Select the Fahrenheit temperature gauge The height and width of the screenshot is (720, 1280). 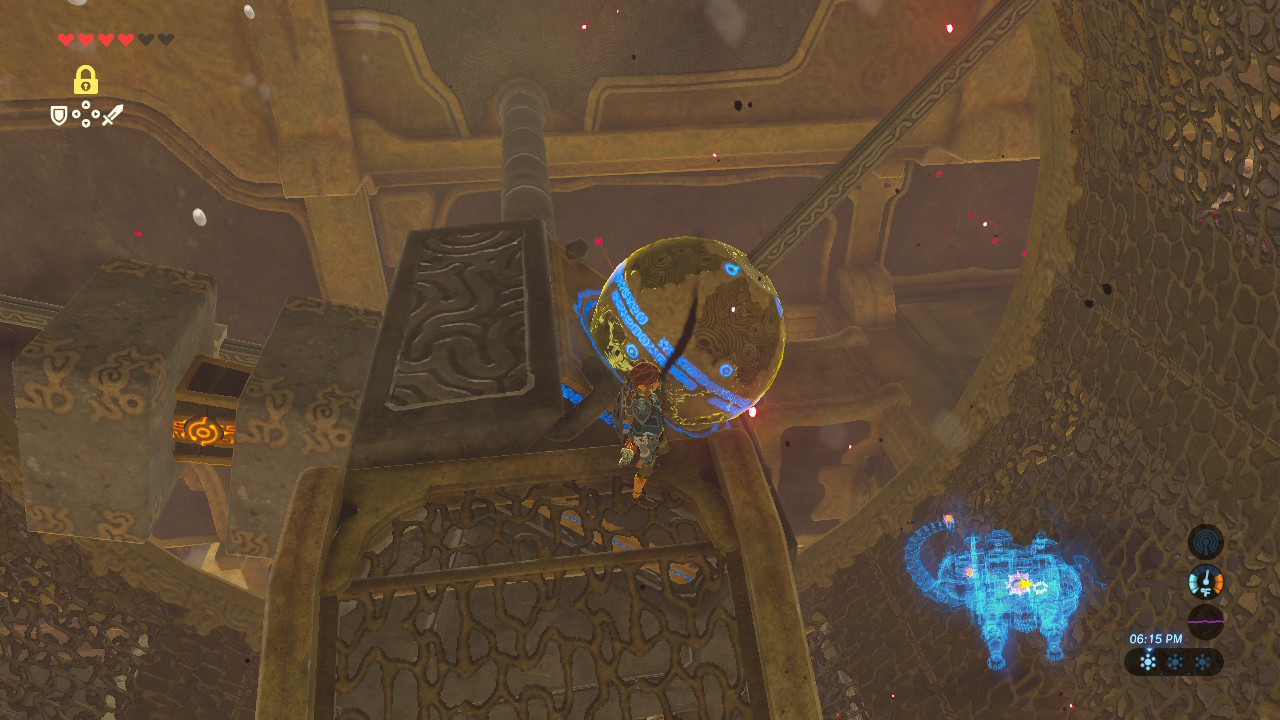coord(1206,581)
